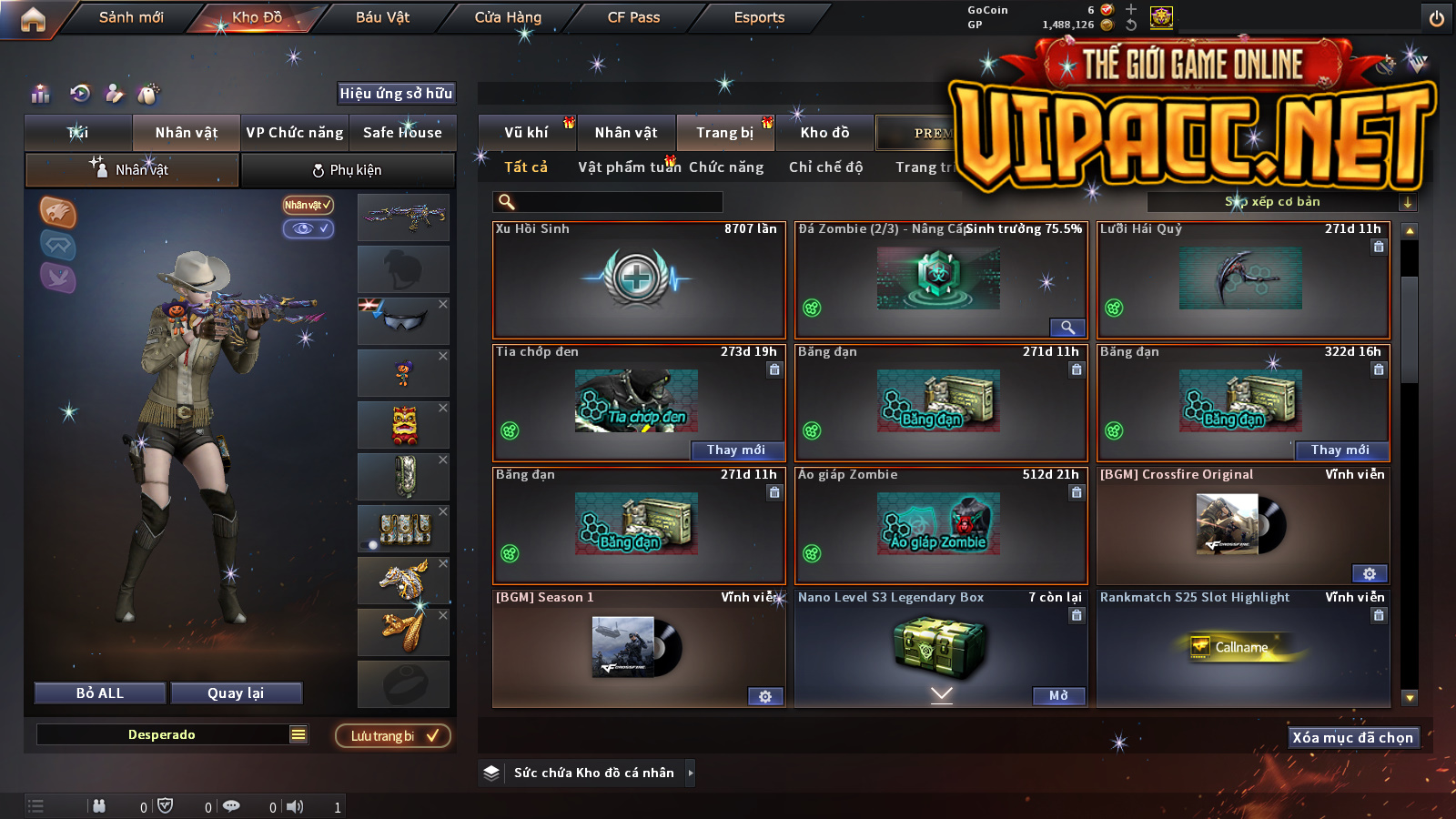
Task: Click Thay mới on Tia chớp đen
Action: point(735,450)
